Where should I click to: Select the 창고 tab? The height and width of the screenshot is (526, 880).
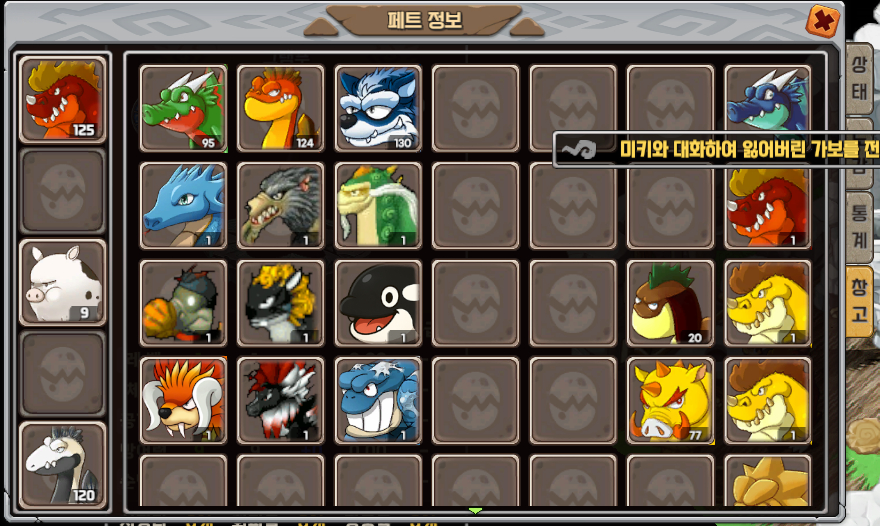tap(858, 301)
